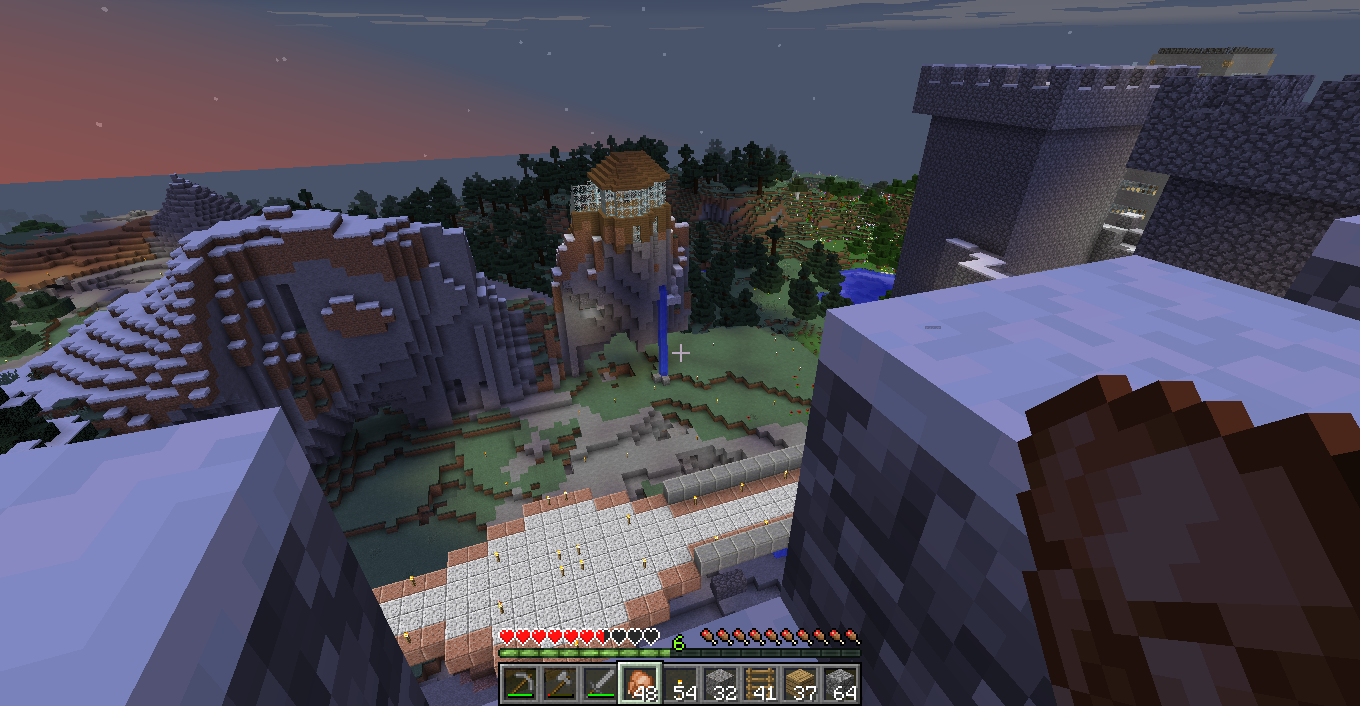Select the torch stack of 54
Image resolution: width=1360 pixels, height=706 pixels.
click(x=680, y=684)
